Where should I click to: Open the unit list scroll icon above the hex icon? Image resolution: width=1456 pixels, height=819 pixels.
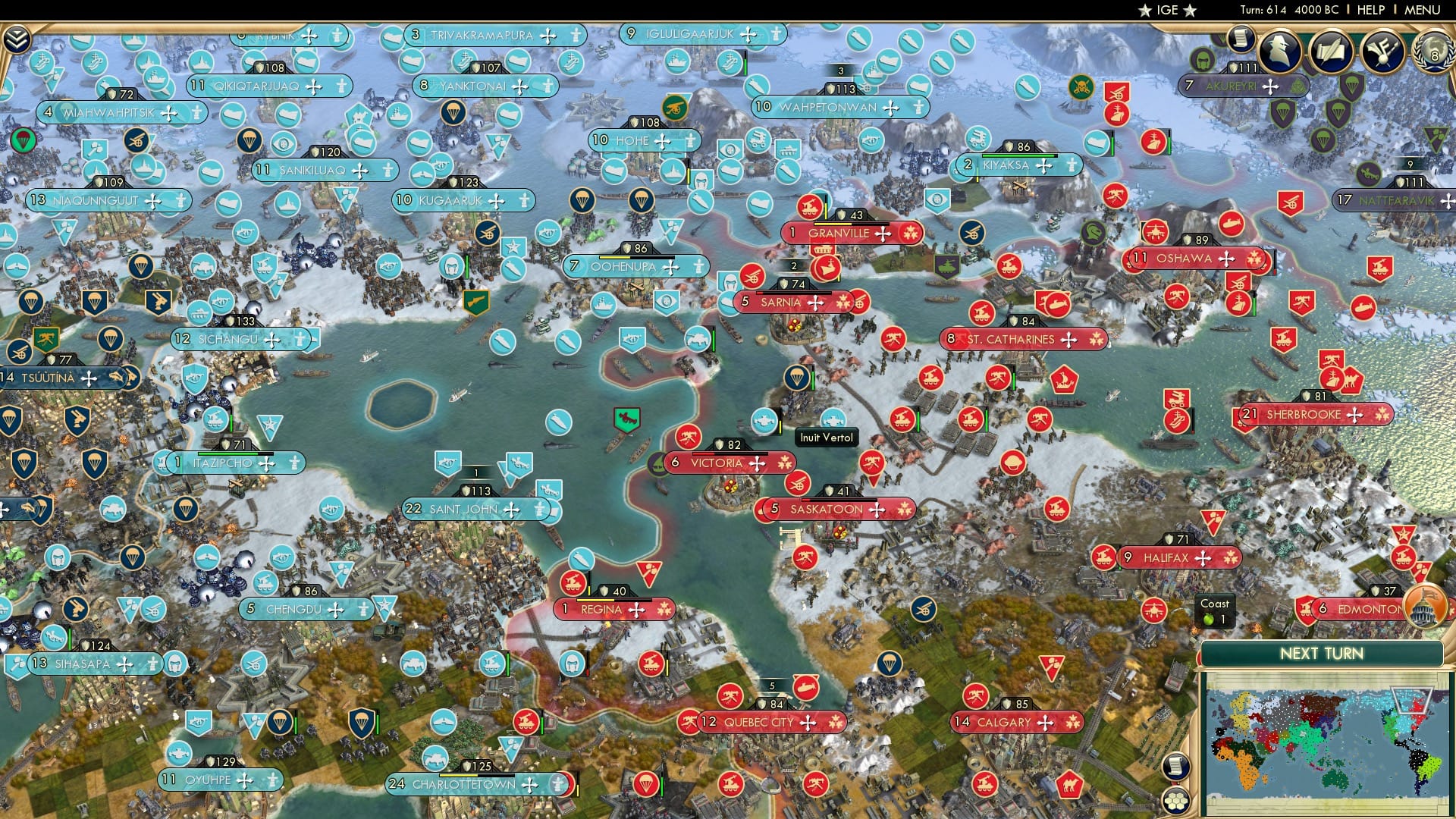(1176, 765)
